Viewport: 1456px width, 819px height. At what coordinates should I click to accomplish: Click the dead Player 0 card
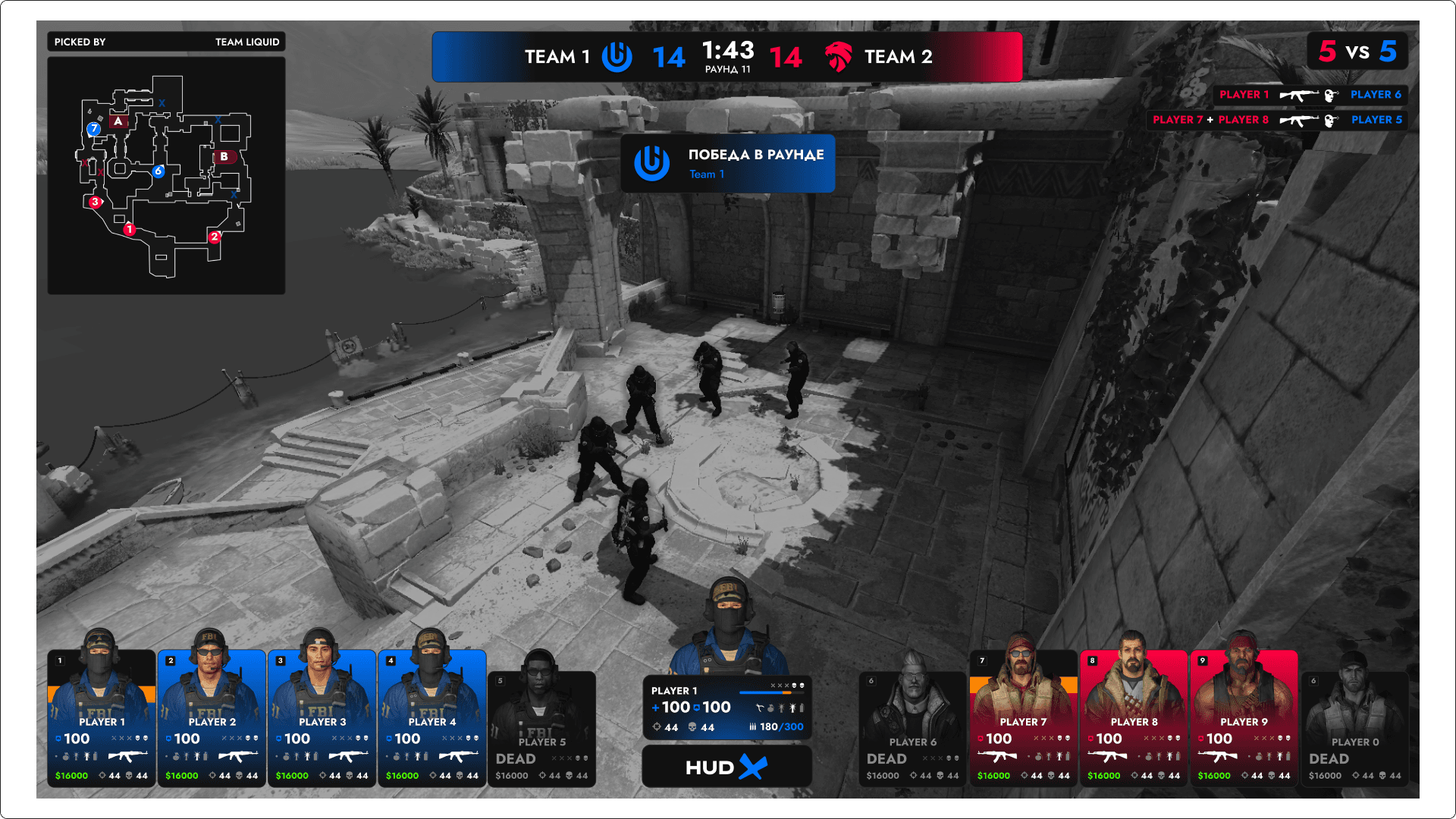(1354, 729)
